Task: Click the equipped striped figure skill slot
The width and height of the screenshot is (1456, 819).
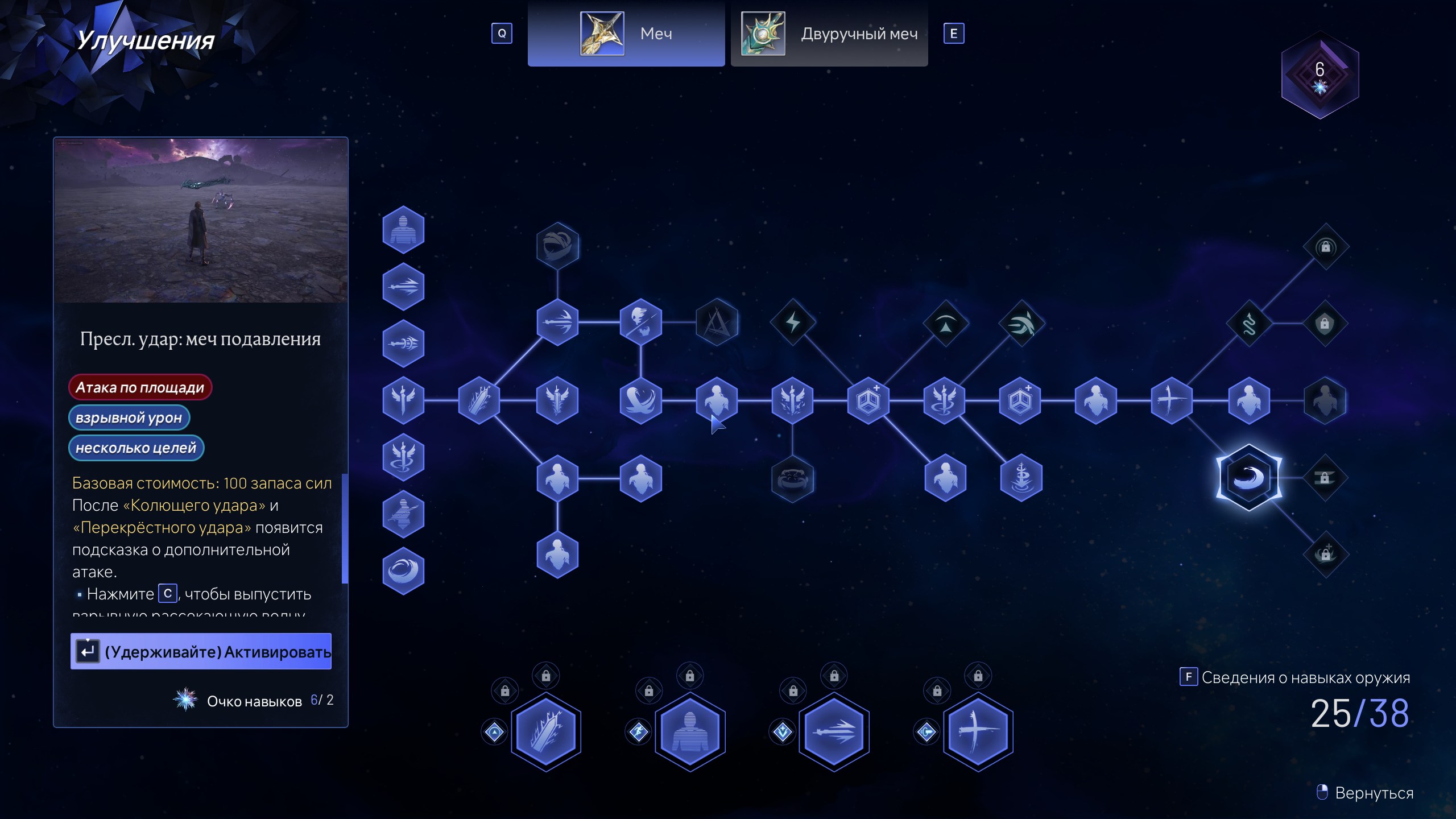Action: [x=690, y=731]
